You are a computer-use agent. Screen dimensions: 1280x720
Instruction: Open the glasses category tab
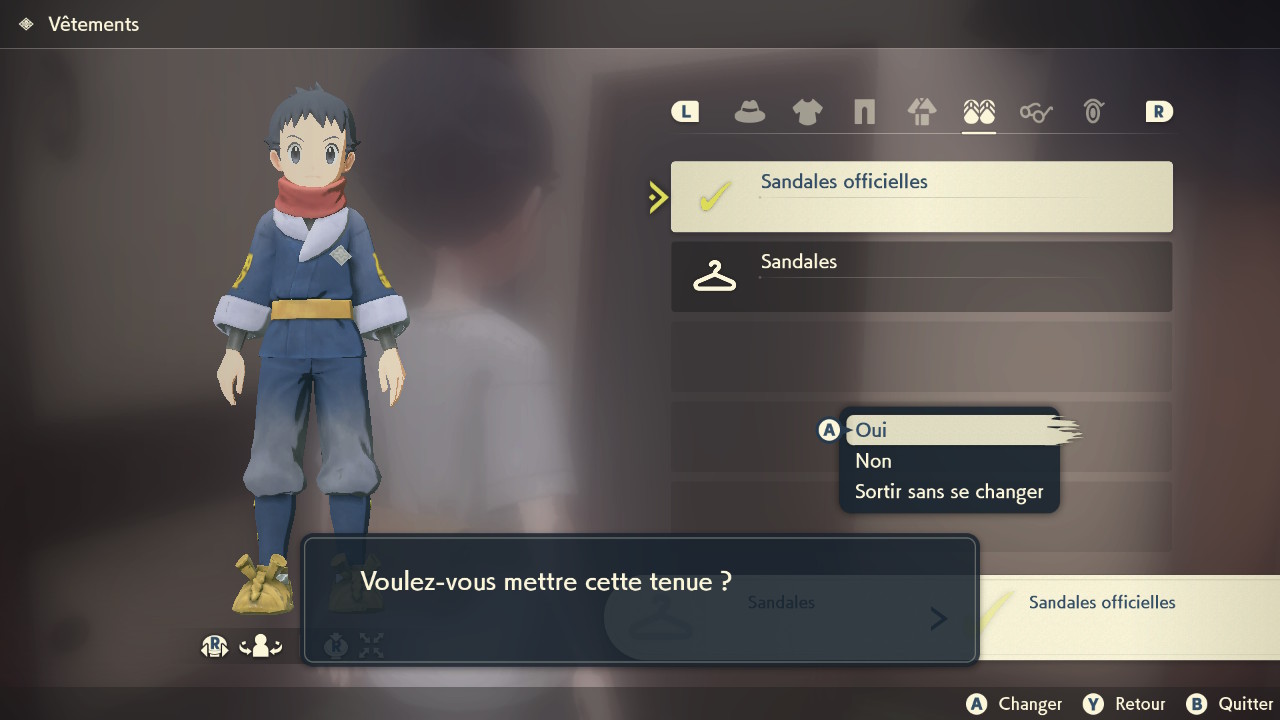tap(1036, 112)
